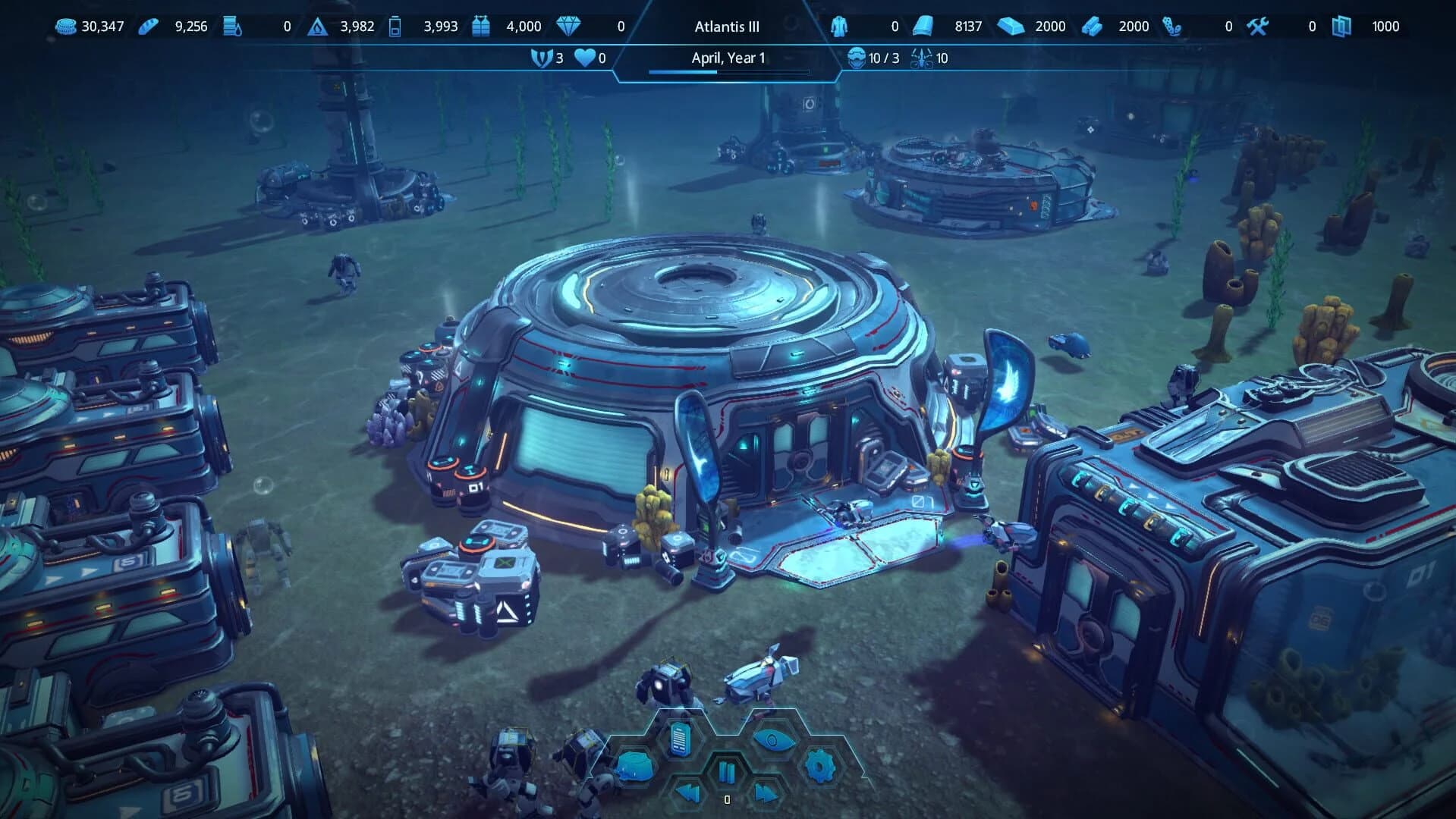The image size is (1456, 819).
Task: Click the wrench tools resource icon
Action: [x=1256, y=25]
